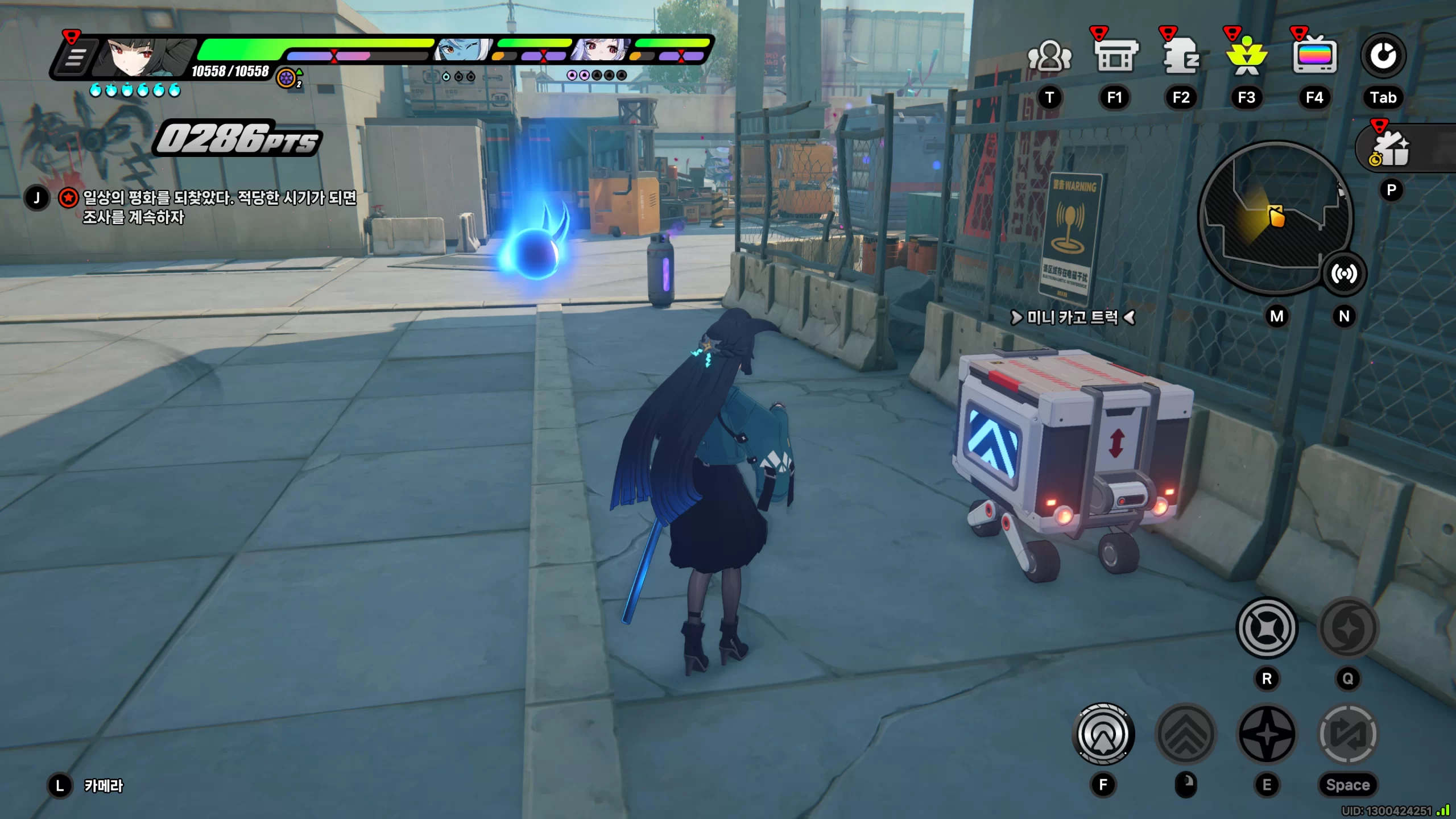The height and width of the screenshot is (819, 1456).
Task: Open the gift box with timer icon
Action: click(1391, 149)
